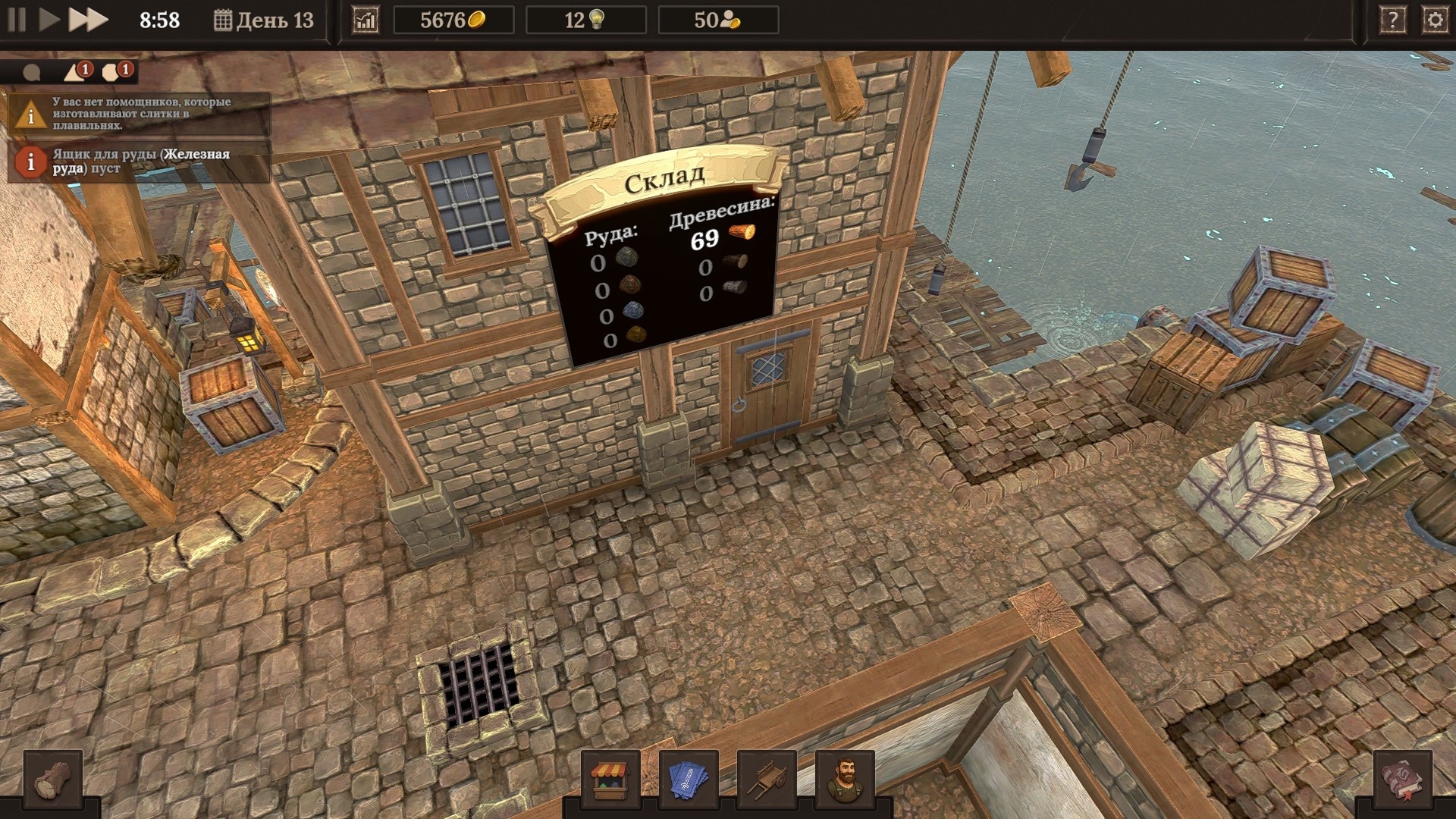Select the triangle warning notification filter
This screenshot has height=819, width=1456.
click(75, 73)
